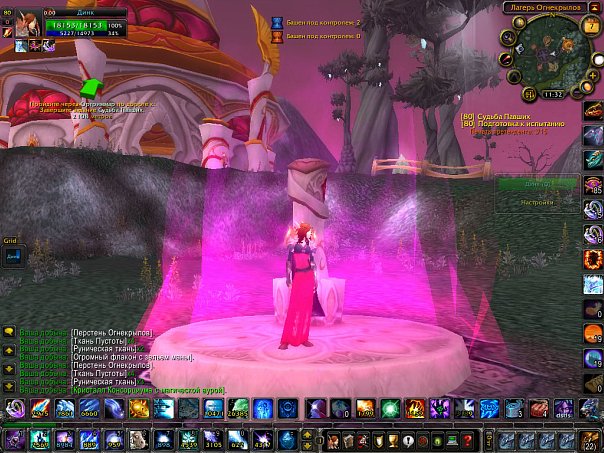Click the minimap clock showing 11:32

(552, 94)
